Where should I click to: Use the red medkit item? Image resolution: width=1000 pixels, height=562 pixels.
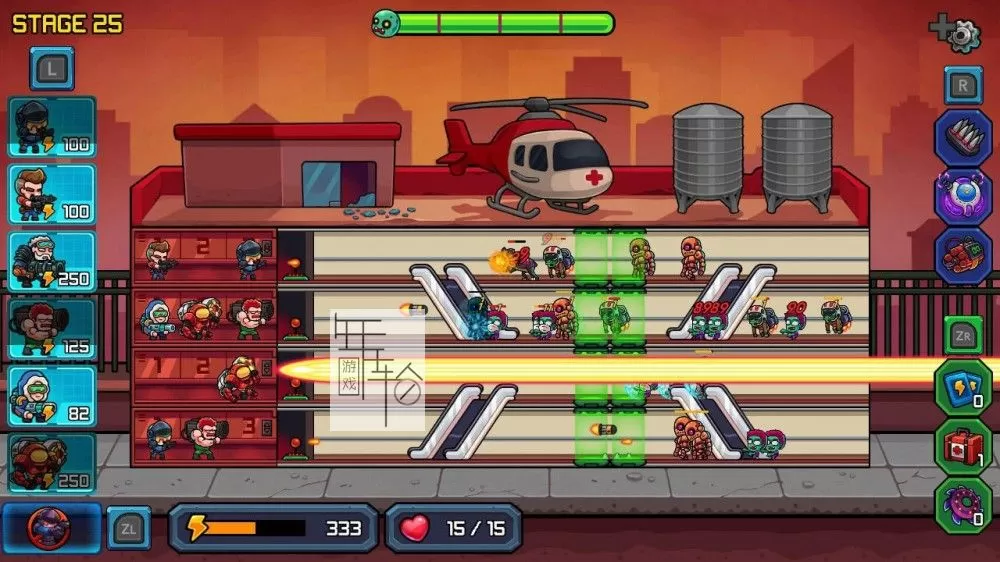tap(962, 445)
